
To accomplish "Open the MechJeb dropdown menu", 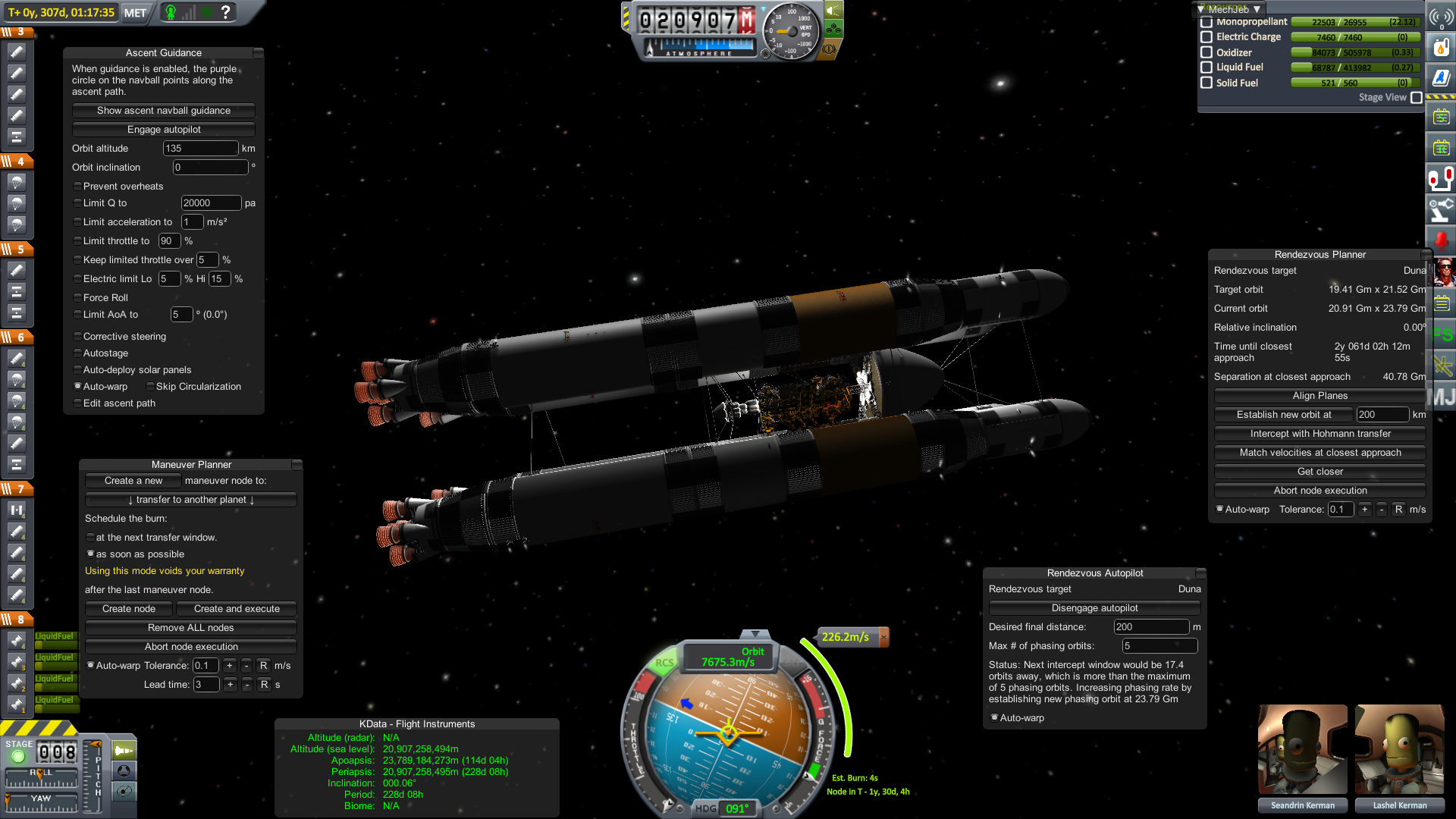I will (x=1228, y=9).
